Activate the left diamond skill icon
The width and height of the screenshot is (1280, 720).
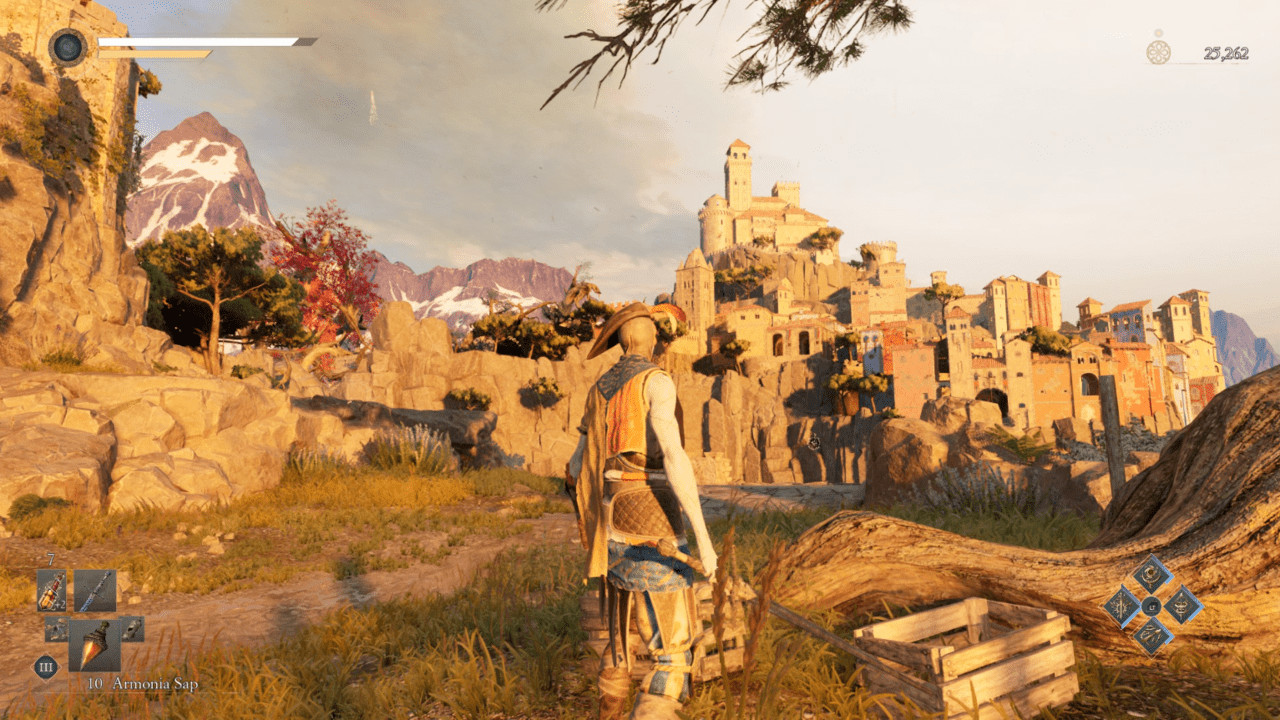(x=1122, y=606)
